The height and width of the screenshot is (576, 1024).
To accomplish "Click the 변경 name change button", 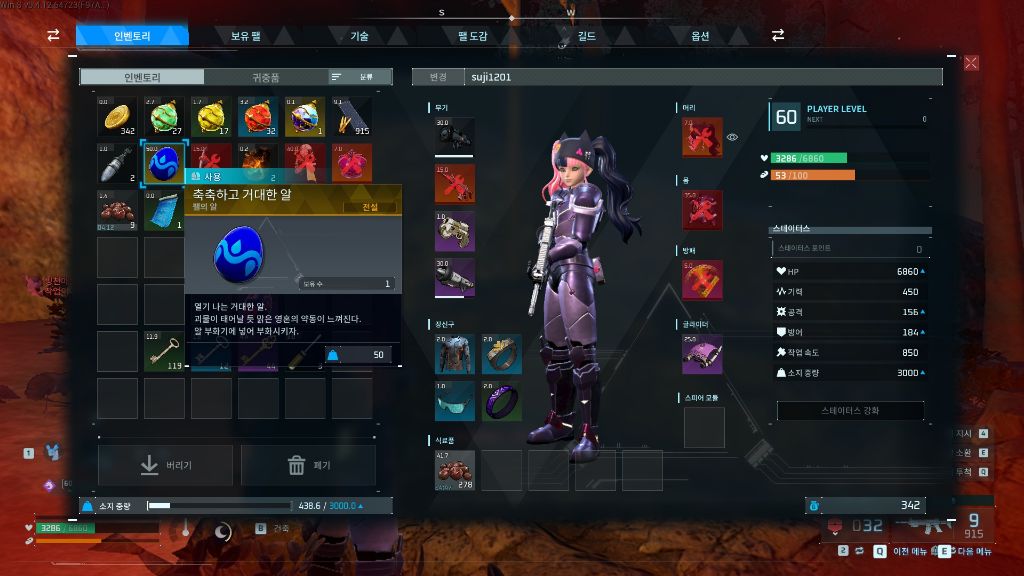I will [x=438, y=77].
